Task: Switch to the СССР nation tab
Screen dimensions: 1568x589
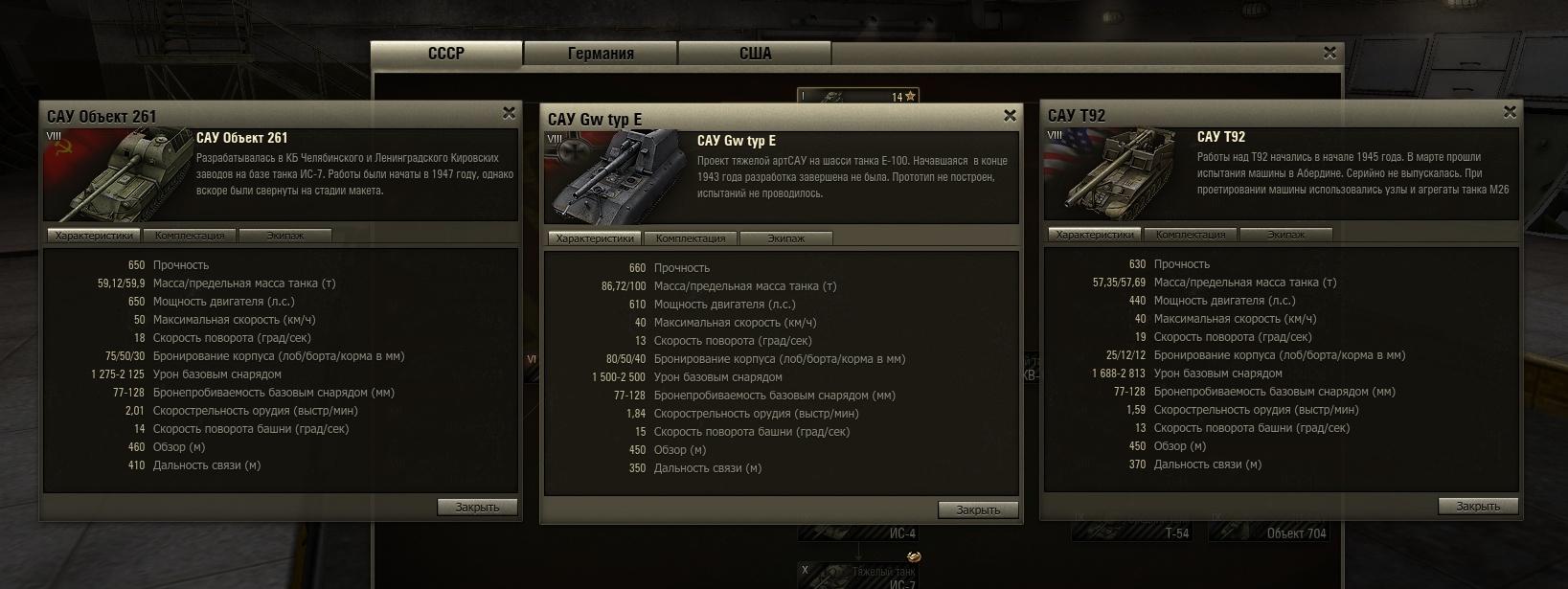Action: click(446, 54)
